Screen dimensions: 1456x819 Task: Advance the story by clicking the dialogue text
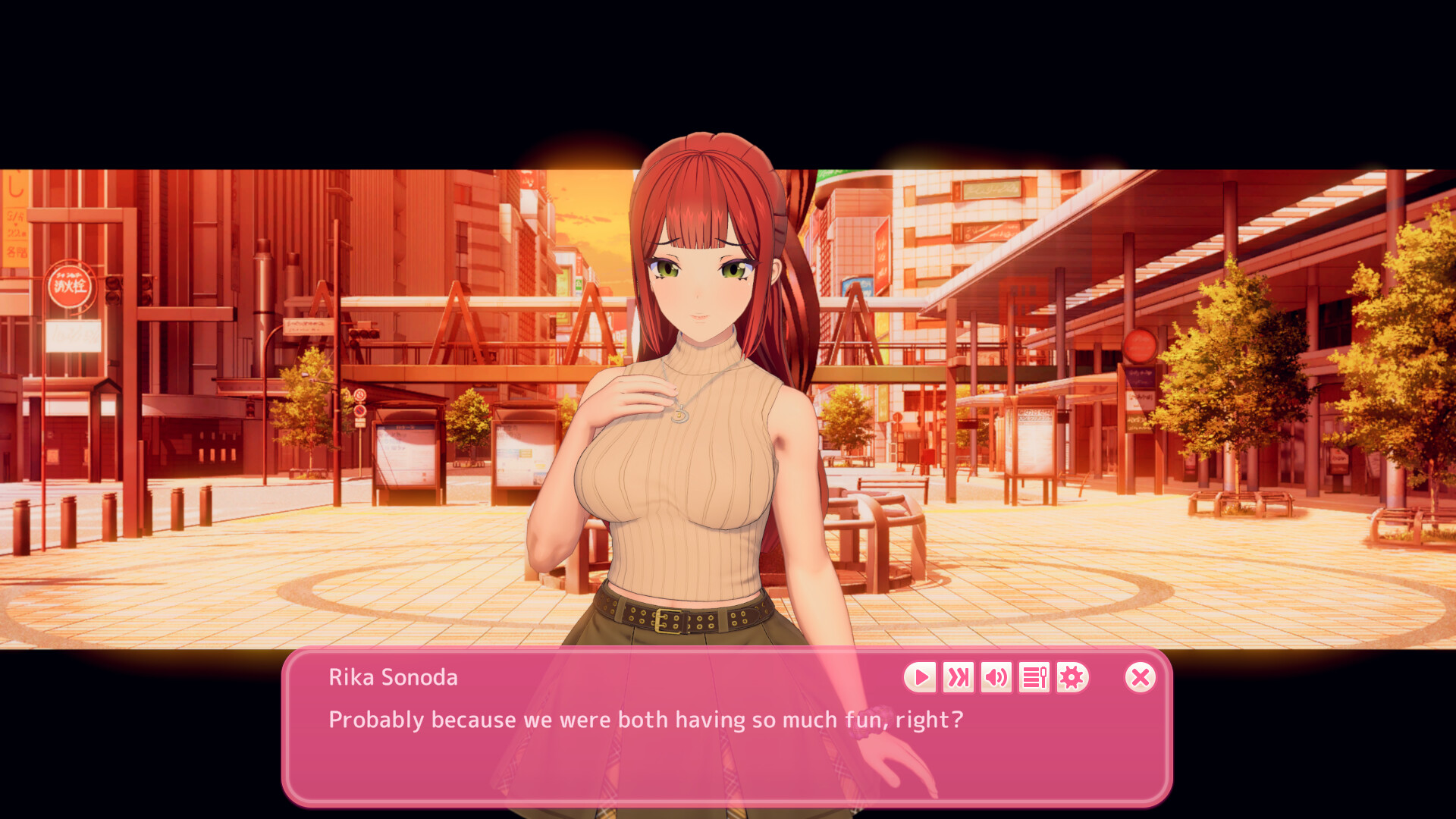645,720
